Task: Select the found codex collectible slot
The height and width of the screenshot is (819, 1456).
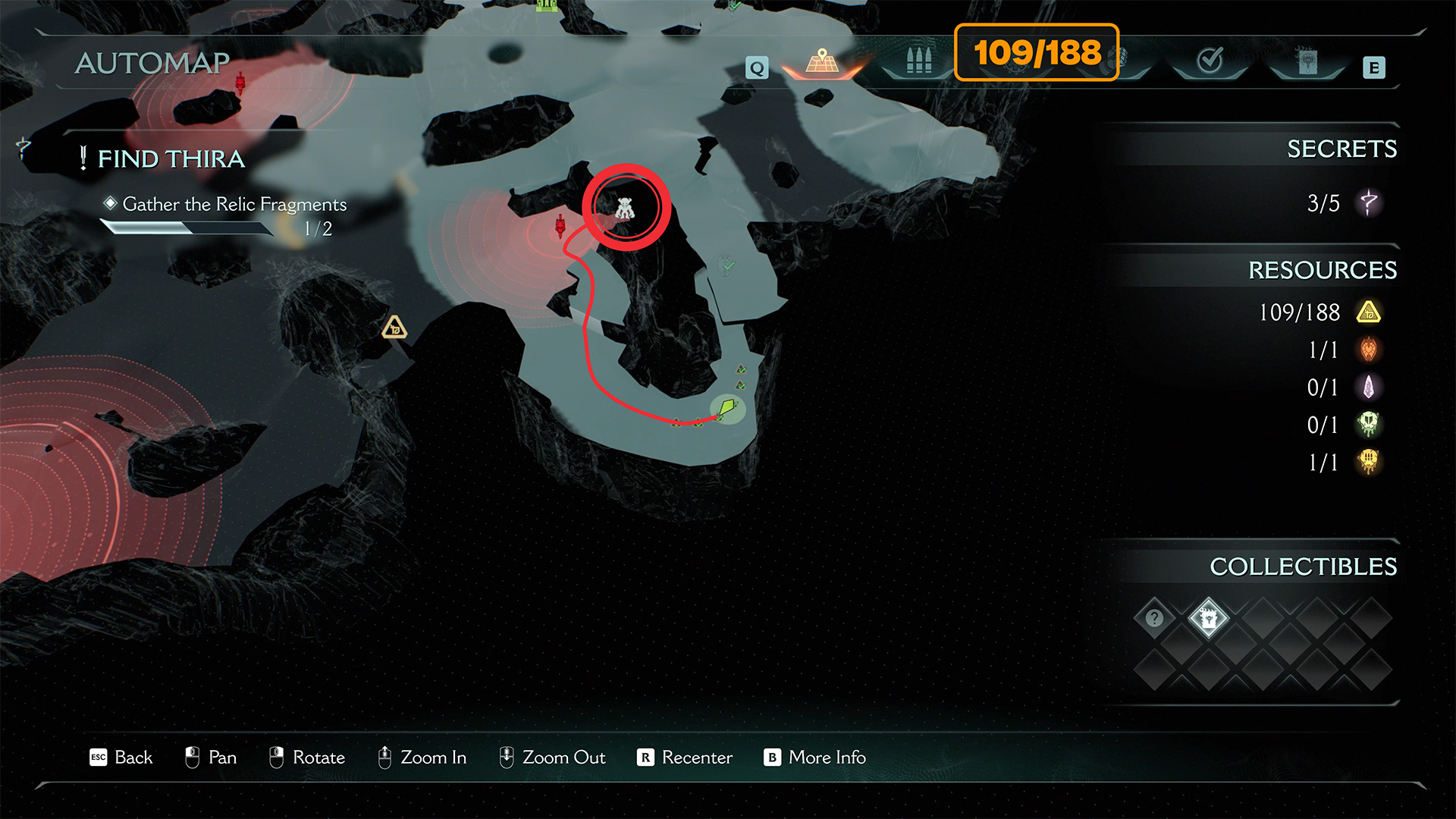Action: [1209, 618]
